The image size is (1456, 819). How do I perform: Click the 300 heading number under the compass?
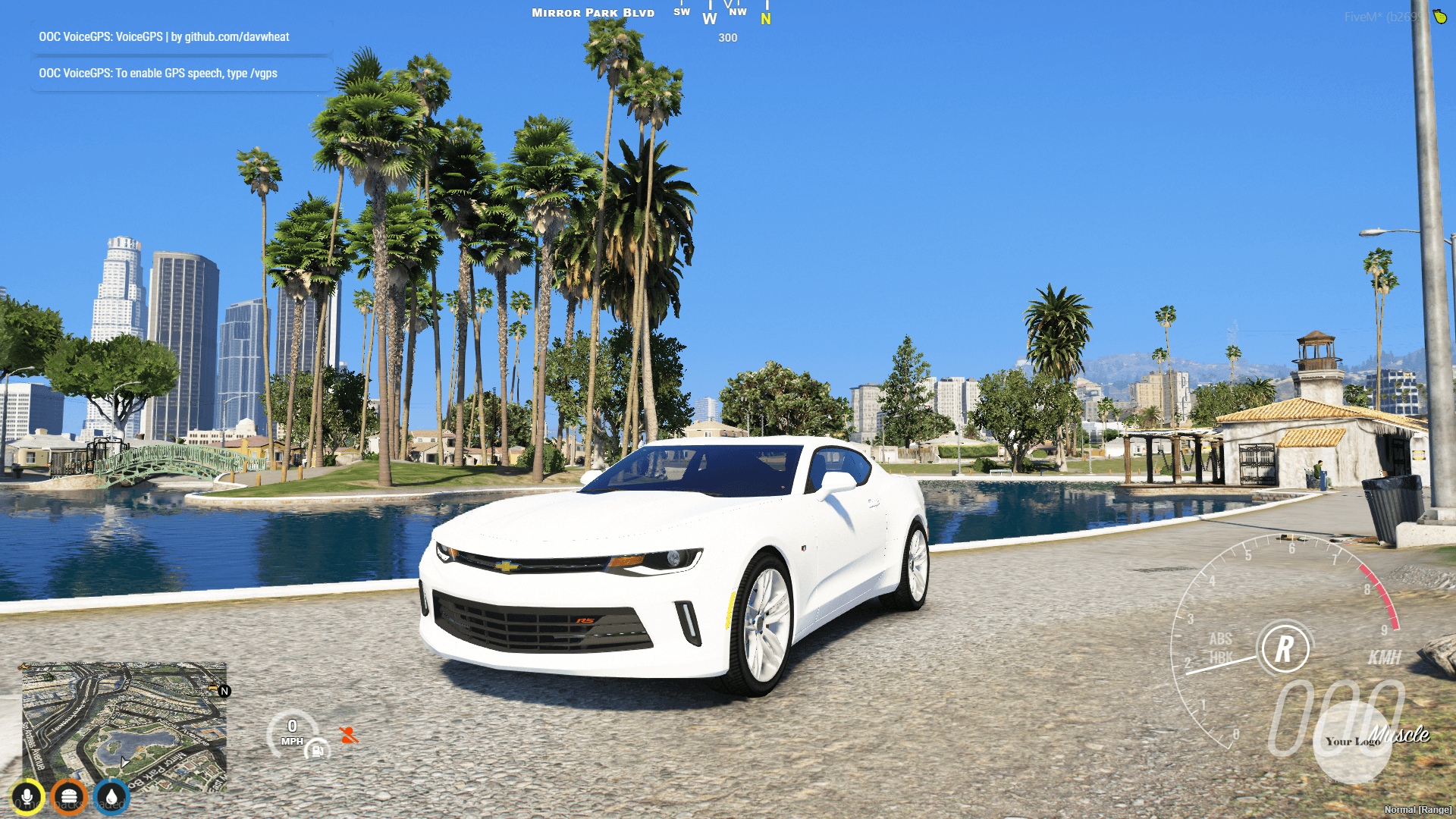point(728,38)
